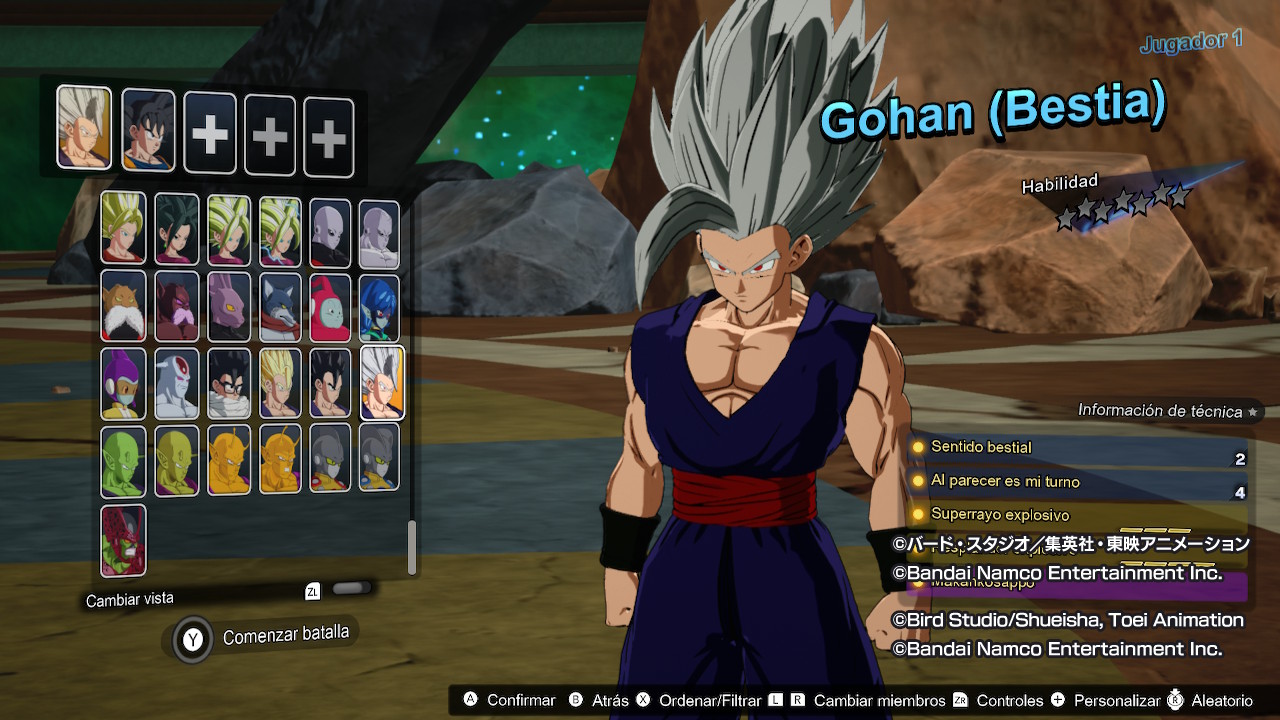1280x720 pixels.
Task: Choose the green Piccolo portrait
Action: [123, 461]
